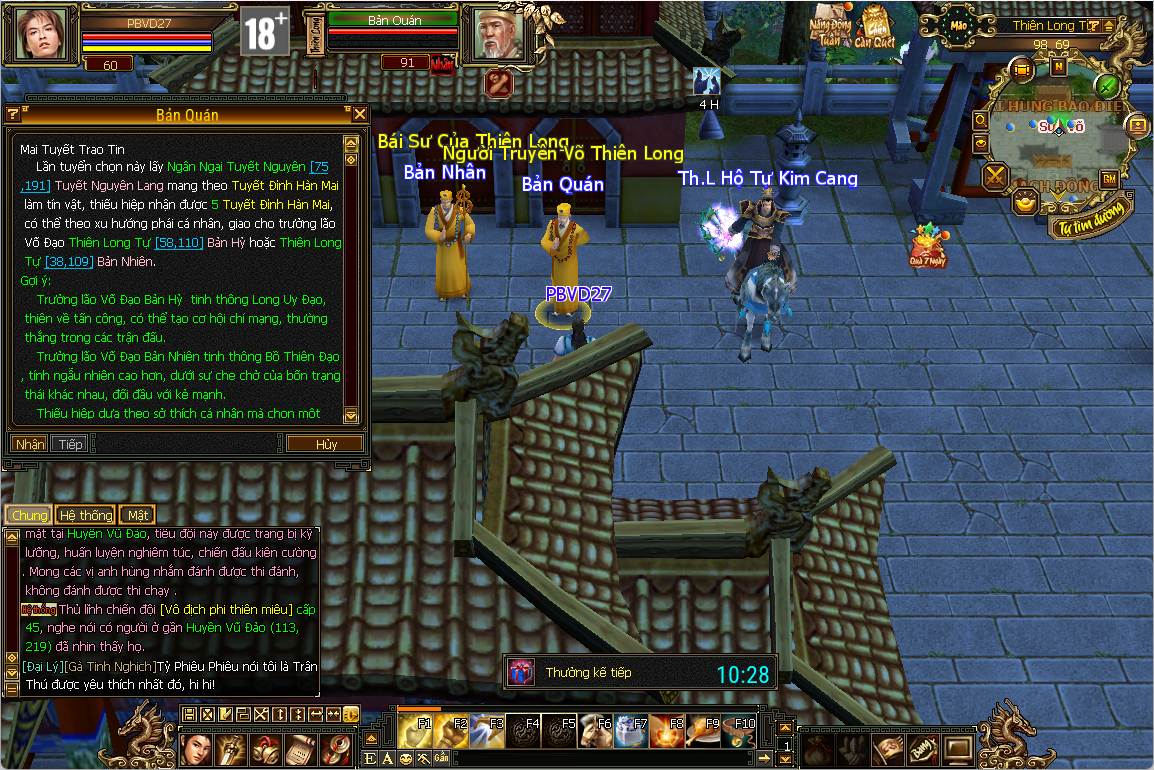Close the Bản Quán dialog window
Viewport: 1154px width, 770px height.
pyautogui.click(x=361, y=114)
